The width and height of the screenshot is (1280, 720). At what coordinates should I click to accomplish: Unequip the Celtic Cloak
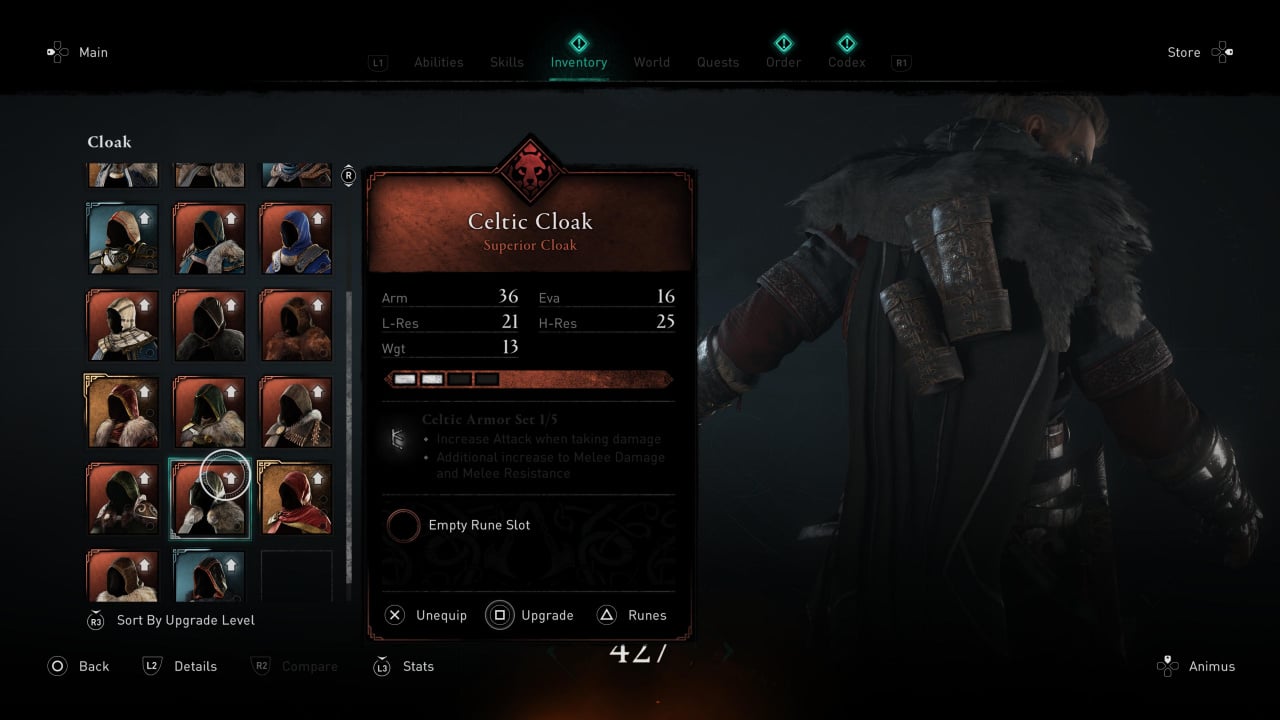(x=427, y=615)
